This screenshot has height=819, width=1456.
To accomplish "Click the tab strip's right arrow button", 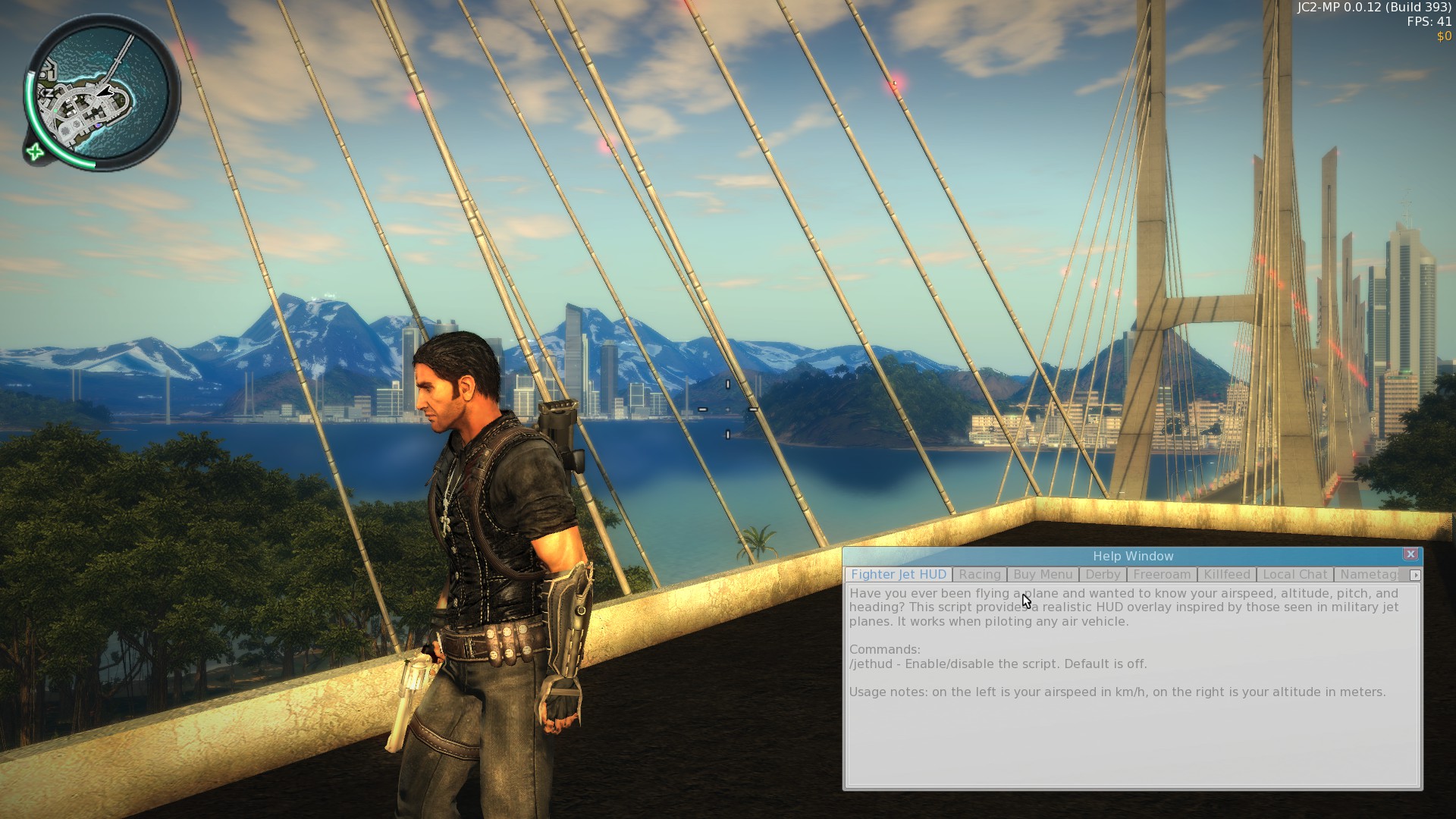I will 1415,576.
